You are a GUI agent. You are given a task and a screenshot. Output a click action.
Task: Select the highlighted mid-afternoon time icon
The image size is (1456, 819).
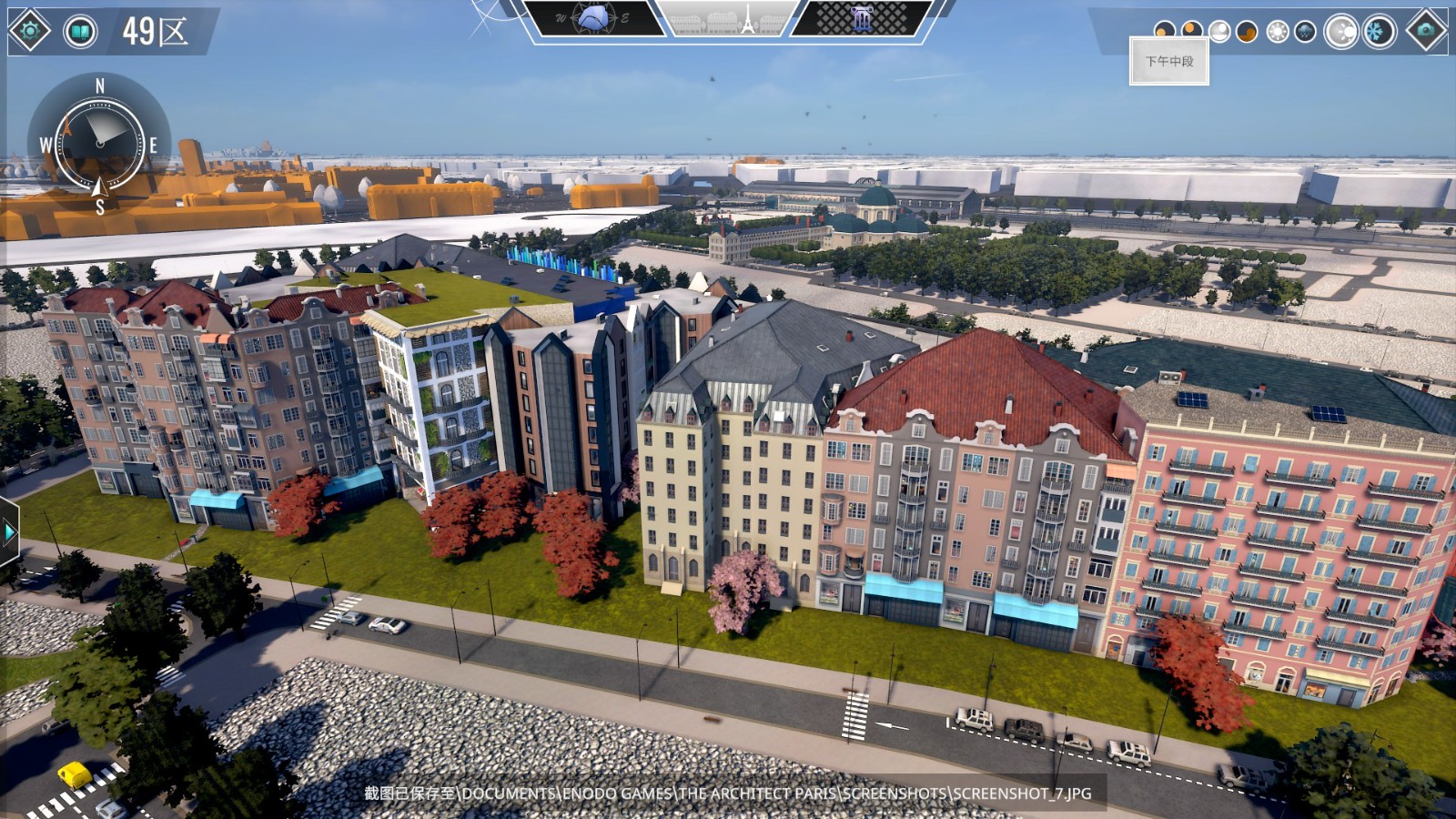[1218, 32]
